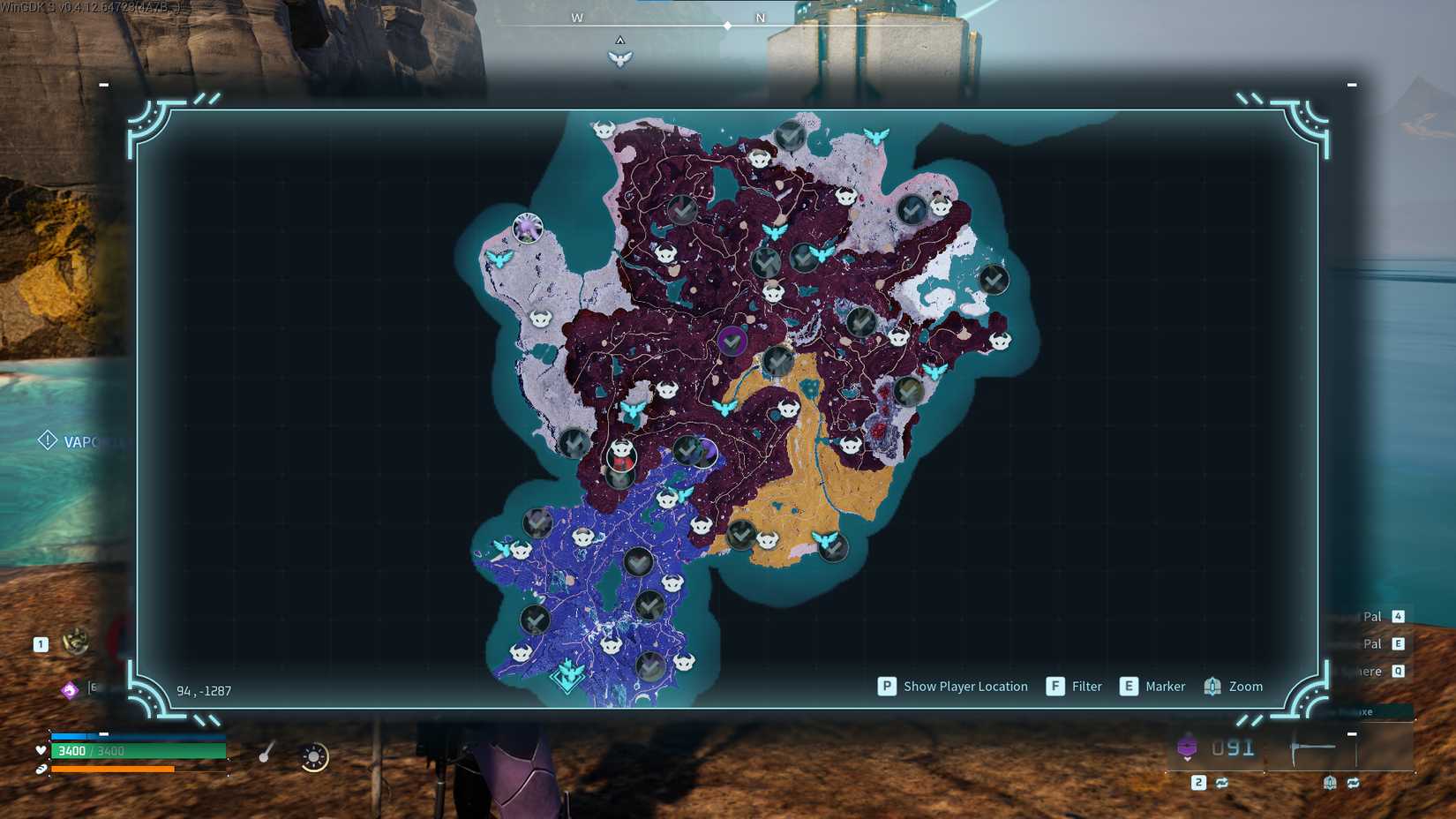
Task: Click the N compass heading at top
Action: (x=760, y=16)
